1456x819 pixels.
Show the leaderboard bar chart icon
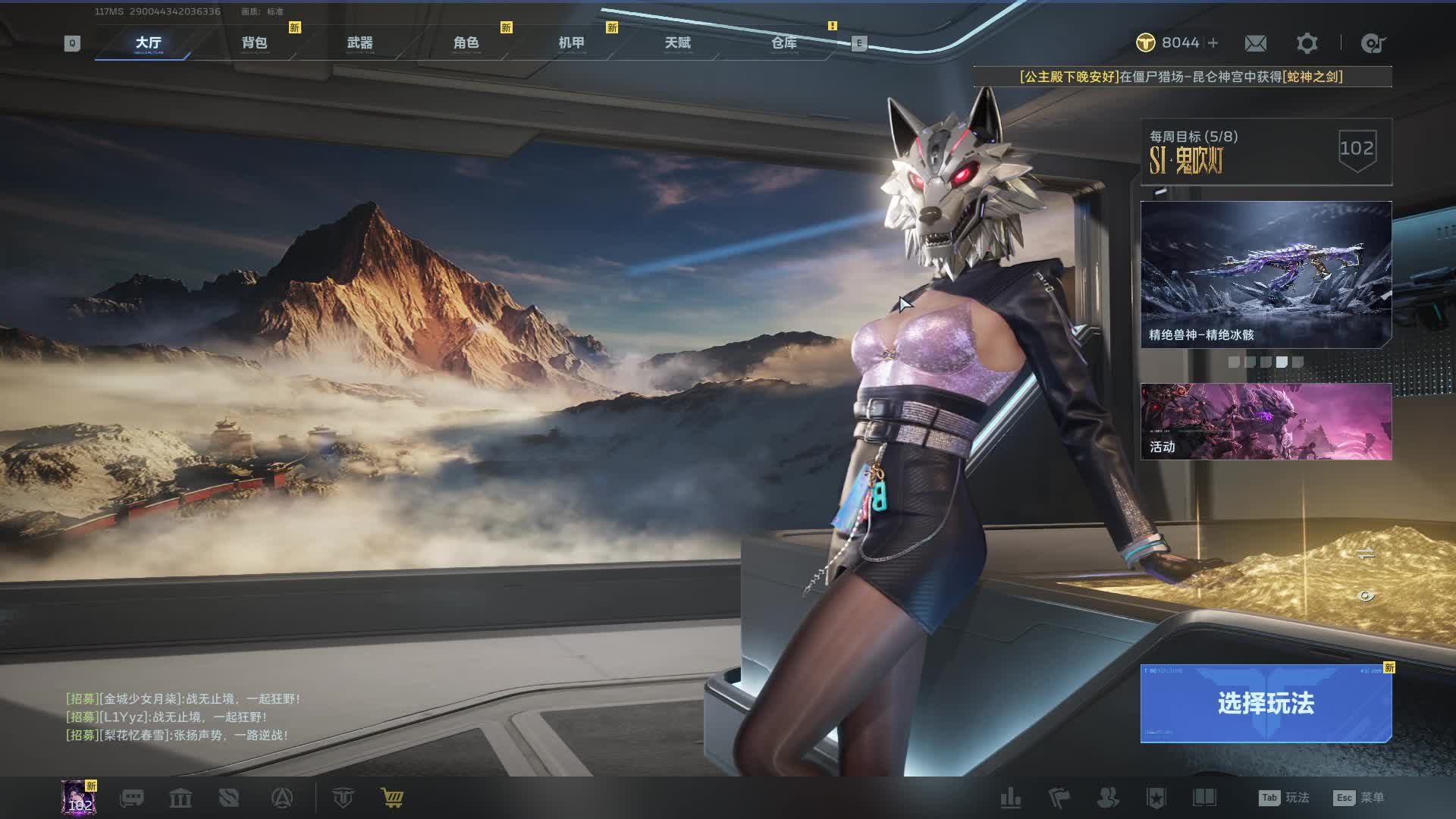pyautogui.click(x=1011, y=798)
